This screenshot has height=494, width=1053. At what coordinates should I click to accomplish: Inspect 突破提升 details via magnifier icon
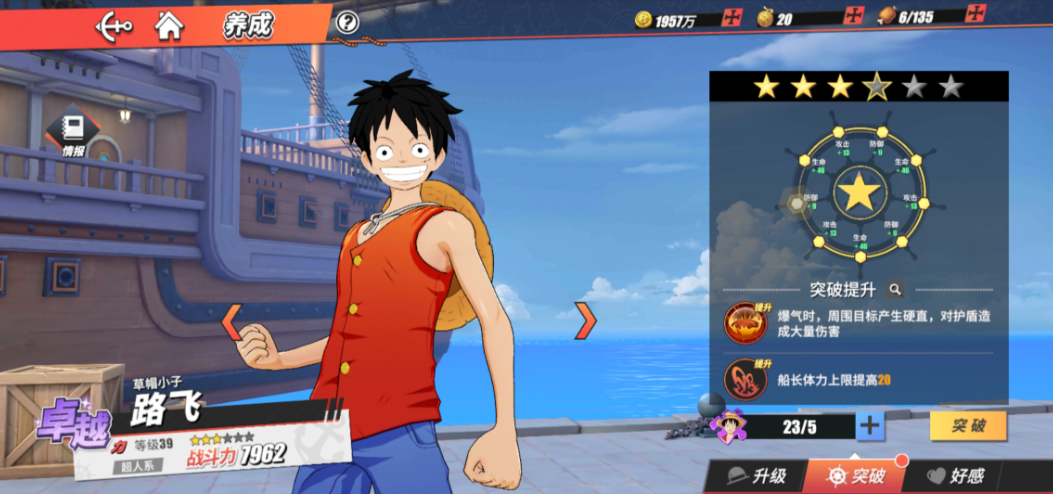coord(896,290)
